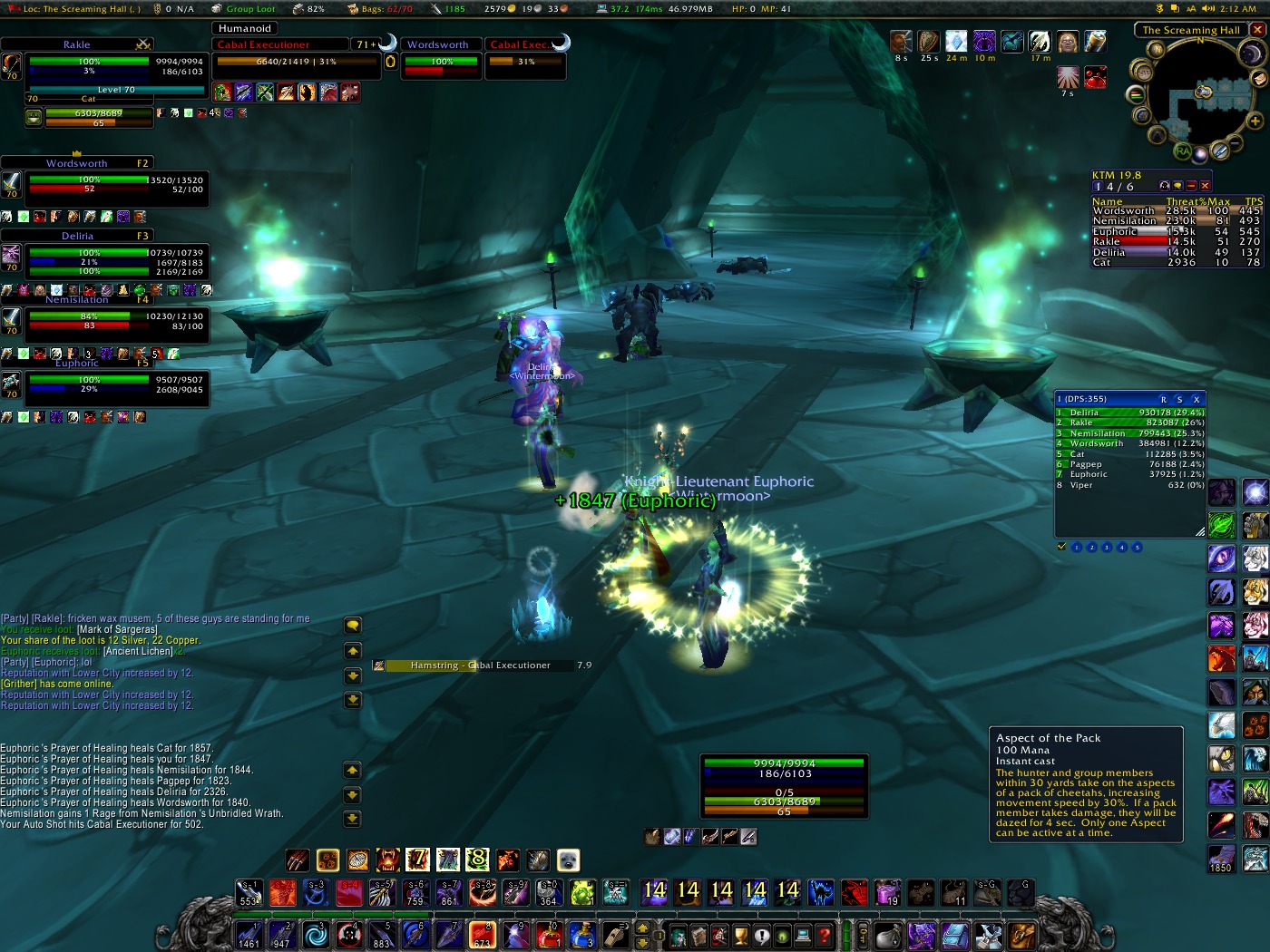
Task: Close the KTM threat meter window
Action: [x=1205, y=186]
